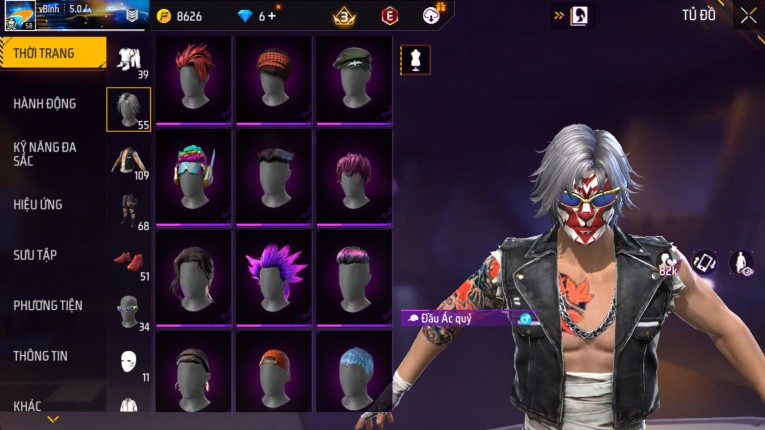The height and width of the screenshot is (430, 765).
Task: Select the Hiệu Ứng category
Action: click(x=38, y=205)
